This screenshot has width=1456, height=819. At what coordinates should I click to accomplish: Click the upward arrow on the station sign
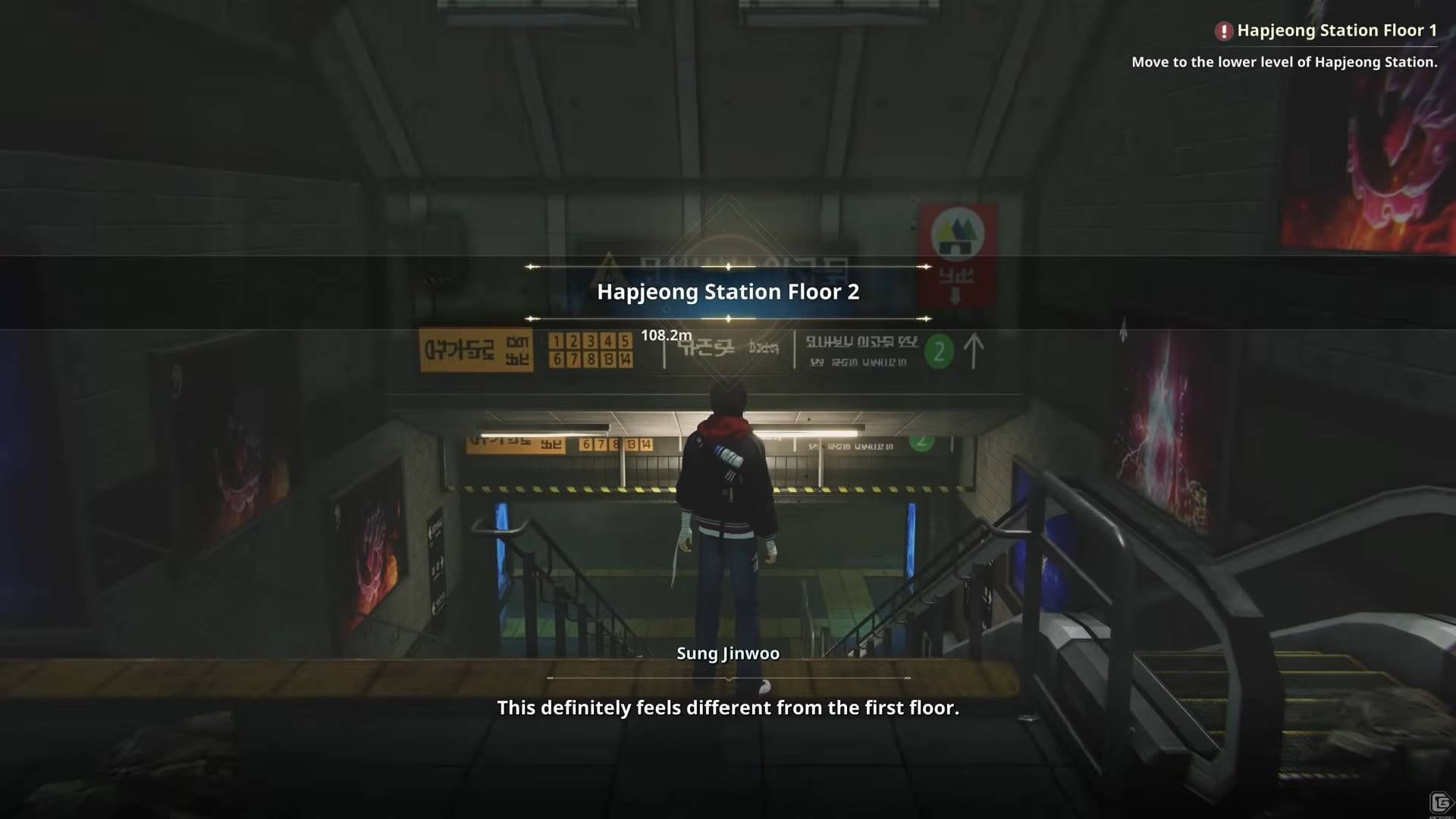(x=973, y=351)
